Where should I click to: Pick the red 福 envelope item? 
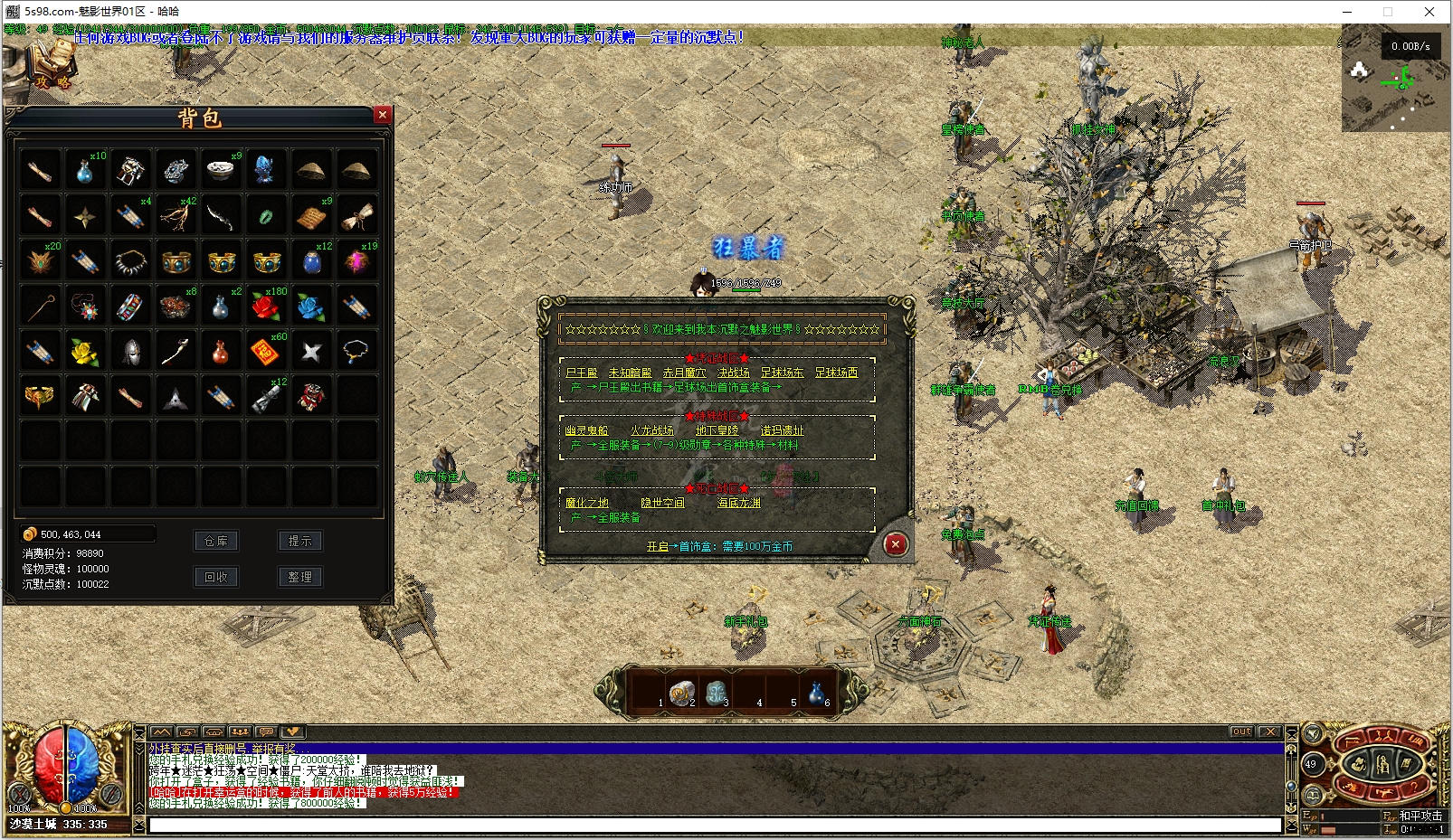coord(266,351)
